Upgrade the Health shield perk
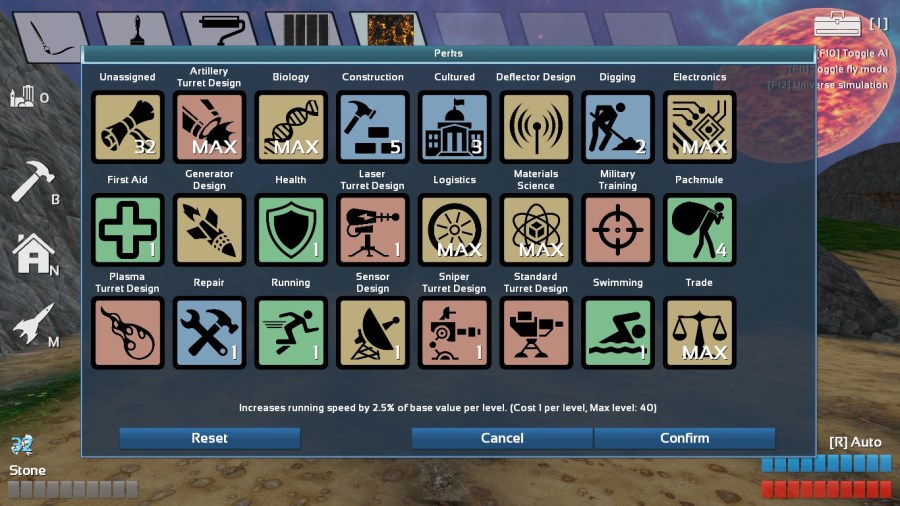 [x=291, y=230]
